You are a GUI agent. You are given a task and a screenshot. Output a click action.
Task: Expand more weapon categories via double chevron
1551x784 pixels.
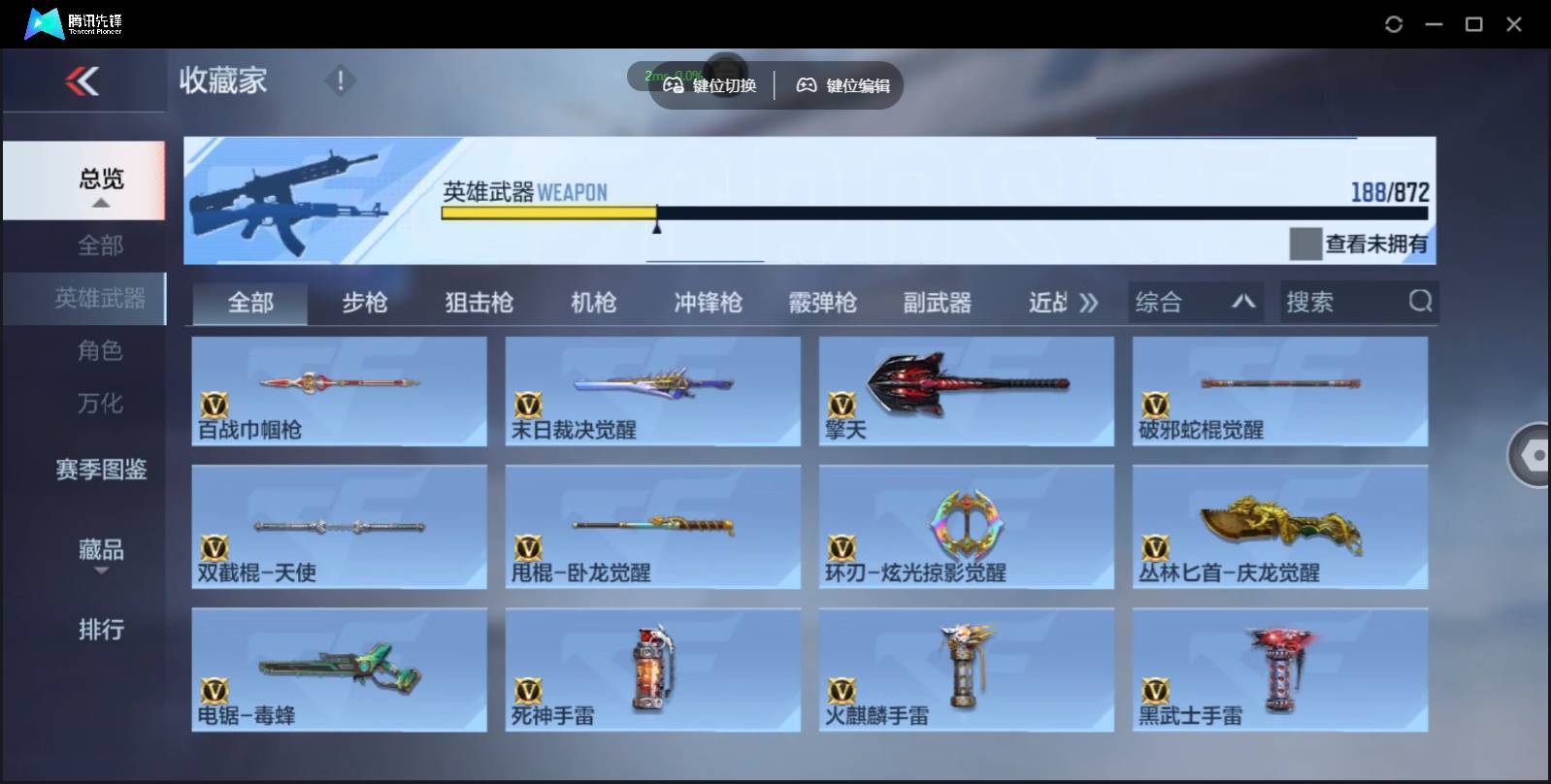click(1089, 302)
